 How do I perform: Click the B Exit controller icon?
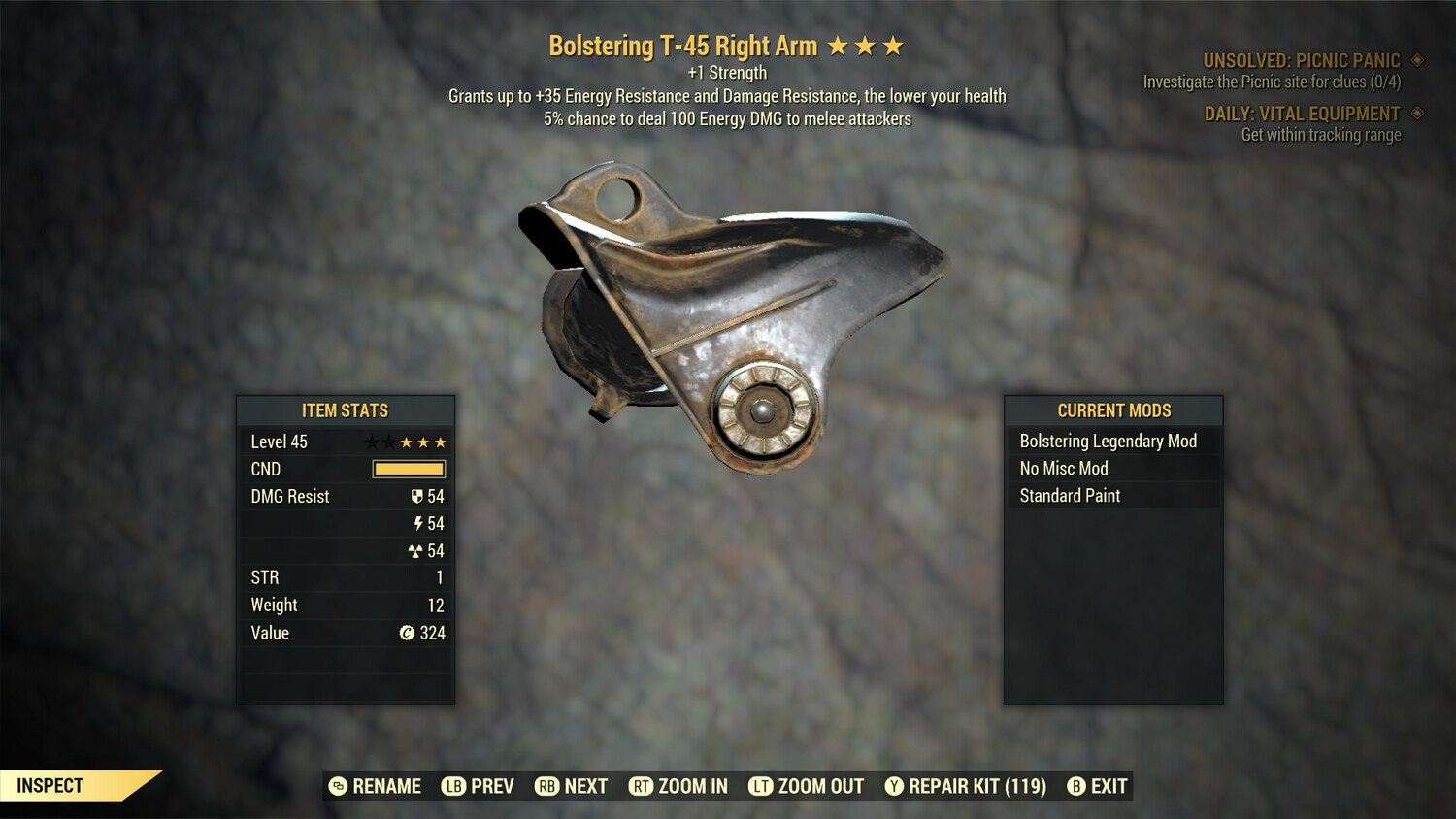pyautogui.click(x=1075, y=786)
